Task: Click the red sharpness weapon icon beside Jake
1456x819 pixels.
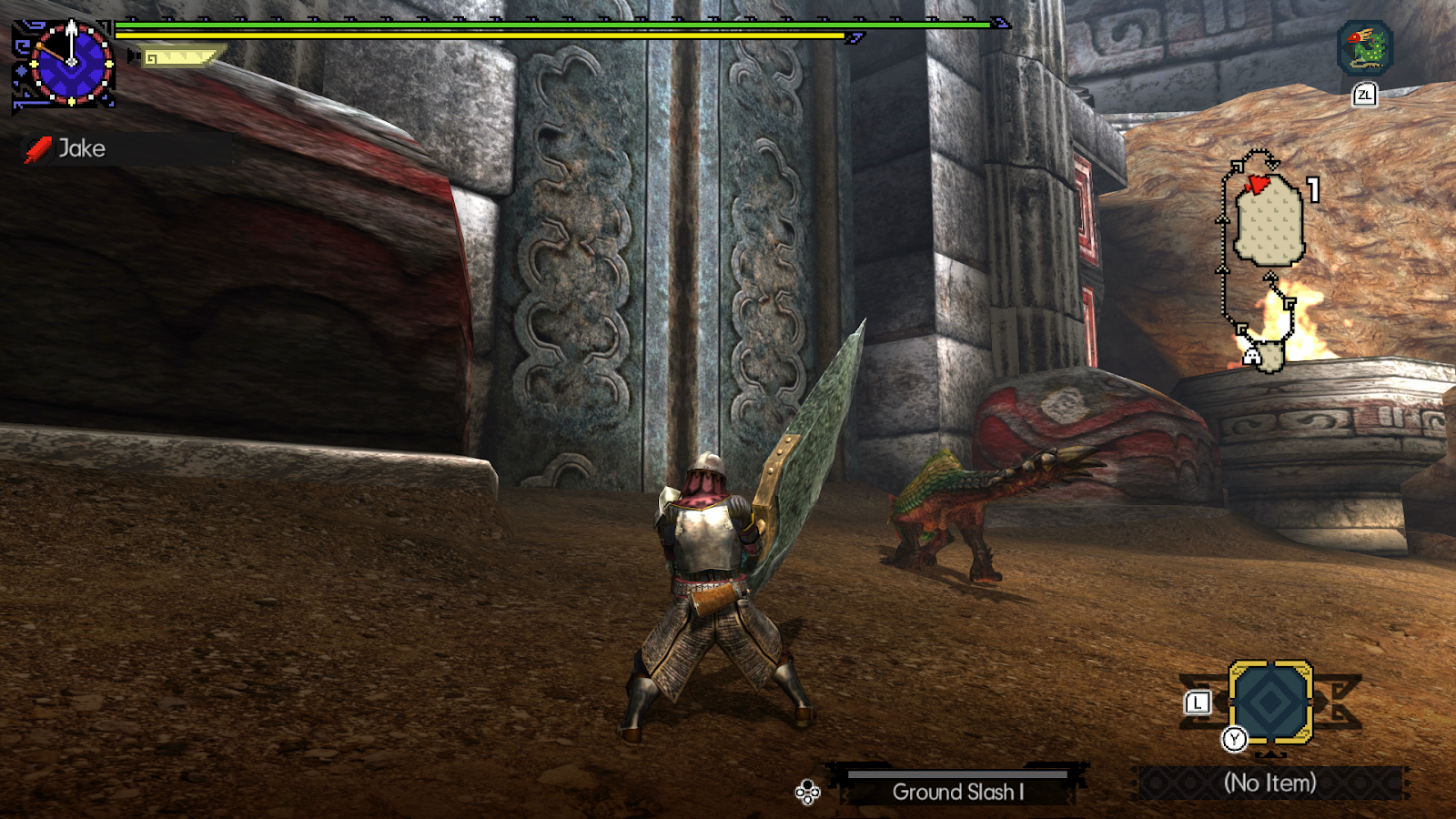Action: pos(40,148)
